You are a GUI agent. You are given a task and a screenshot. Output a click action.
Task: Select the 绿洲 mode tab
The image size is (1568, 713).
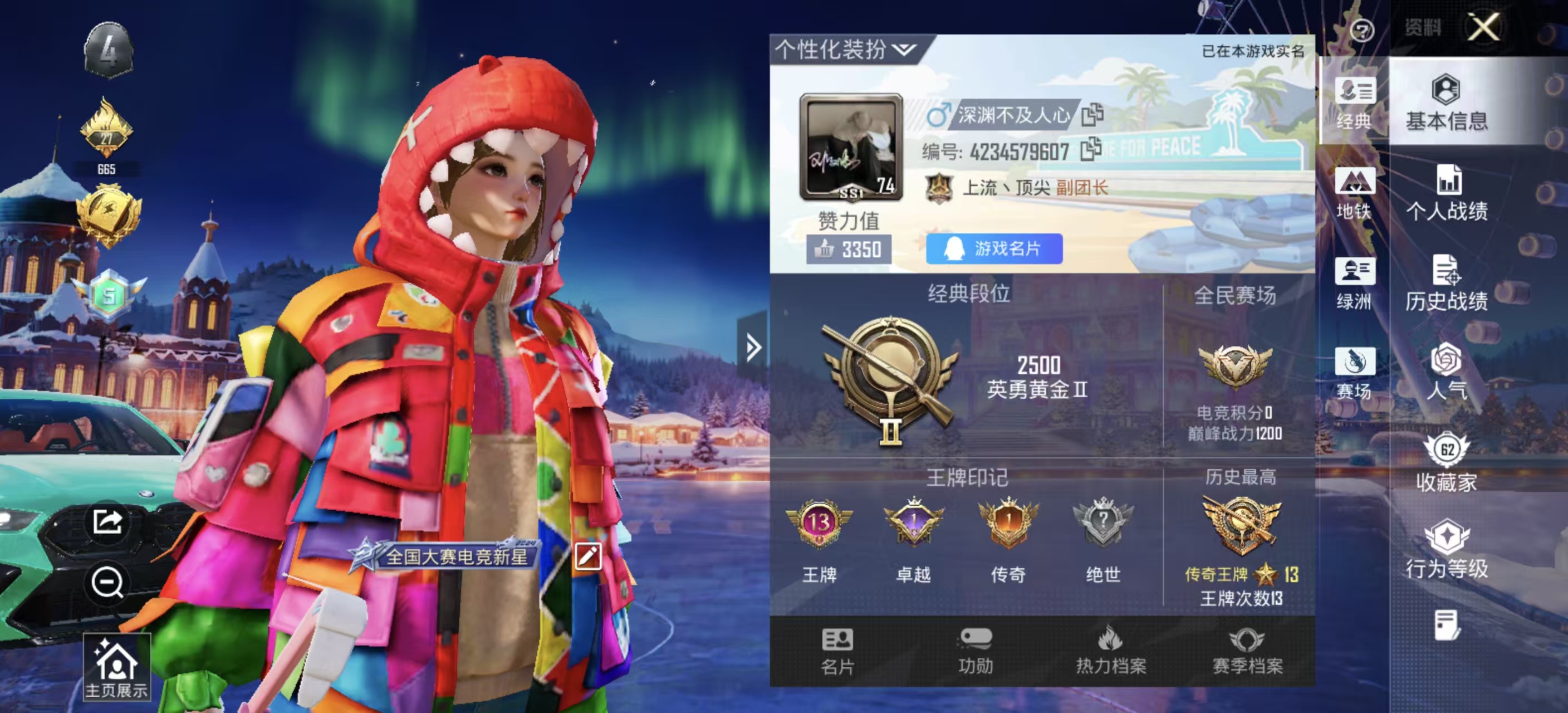[x=1354, y=283]
